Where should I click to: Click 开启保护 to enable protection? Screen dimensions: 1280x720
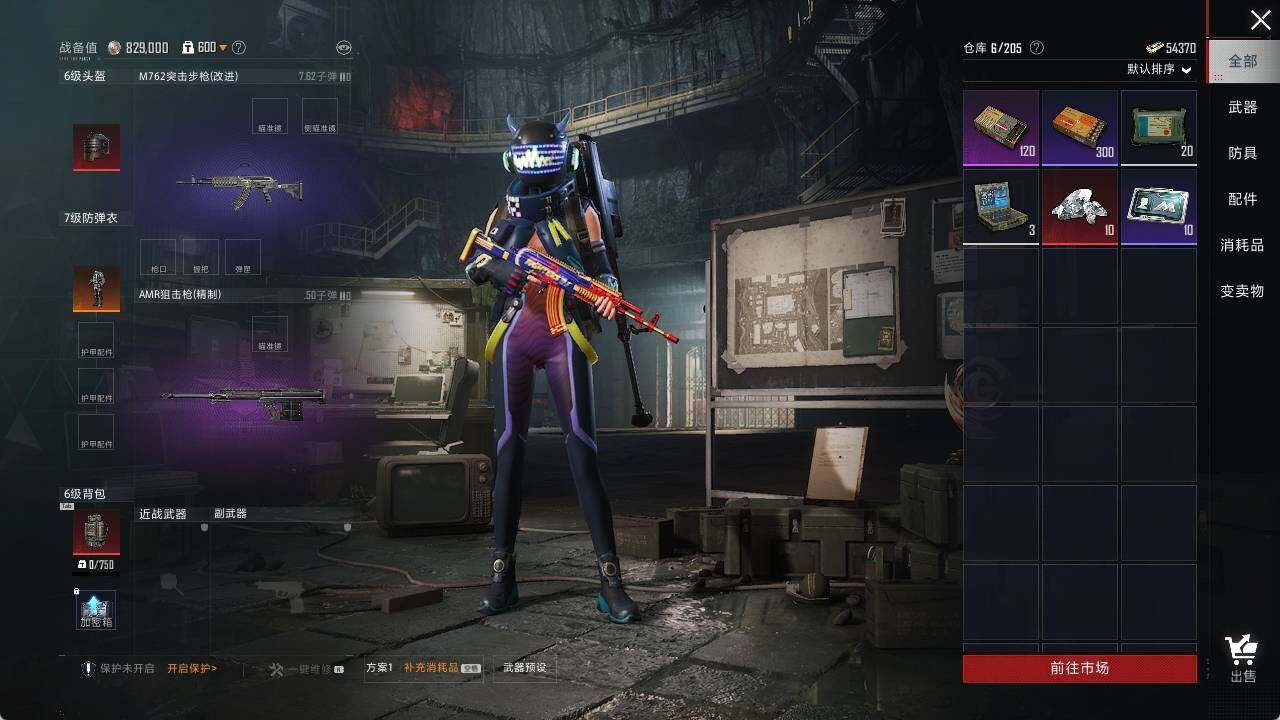[192, 668]
